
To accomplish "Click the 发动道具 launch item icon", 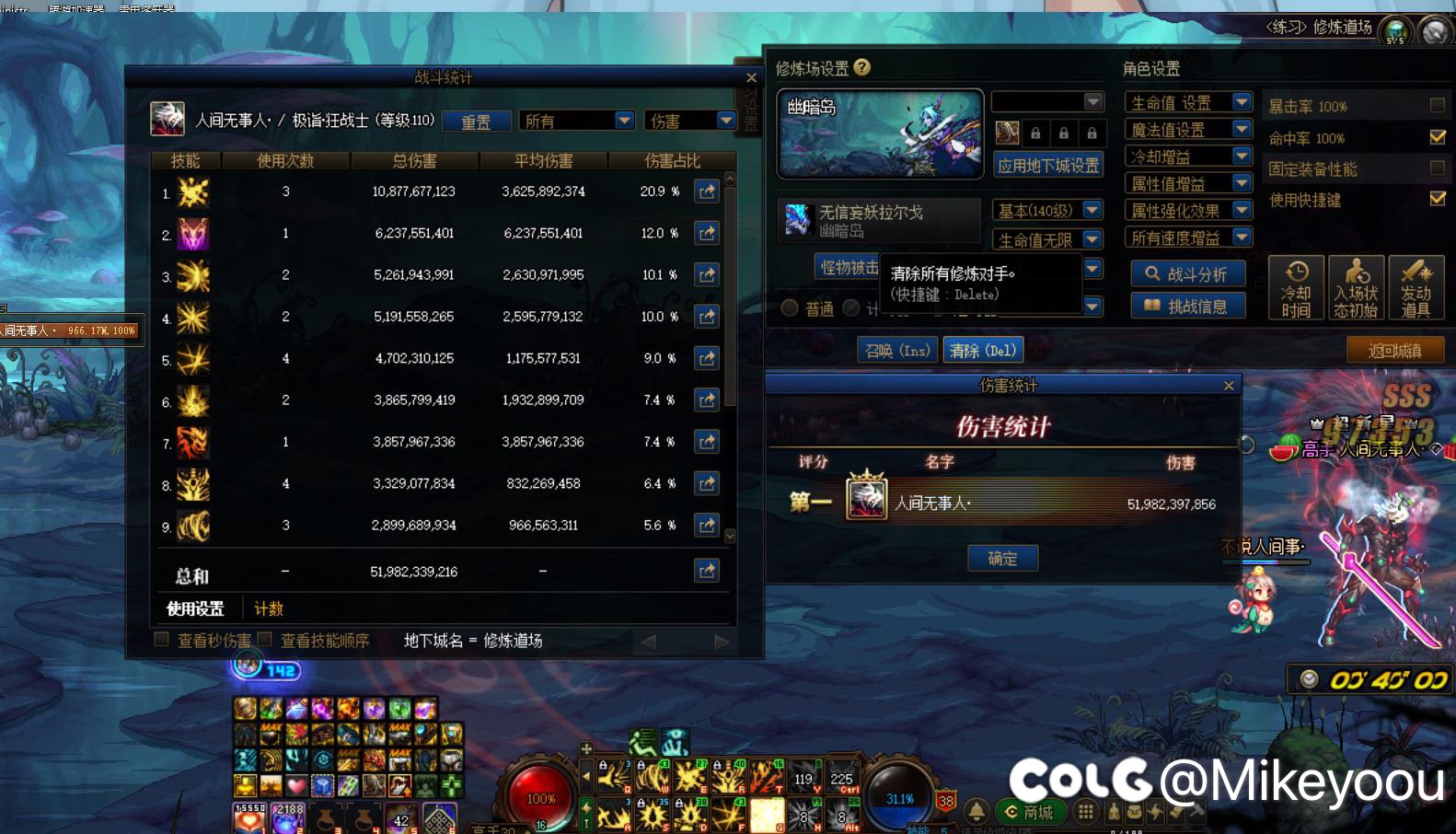I will tap(1416, 287).
